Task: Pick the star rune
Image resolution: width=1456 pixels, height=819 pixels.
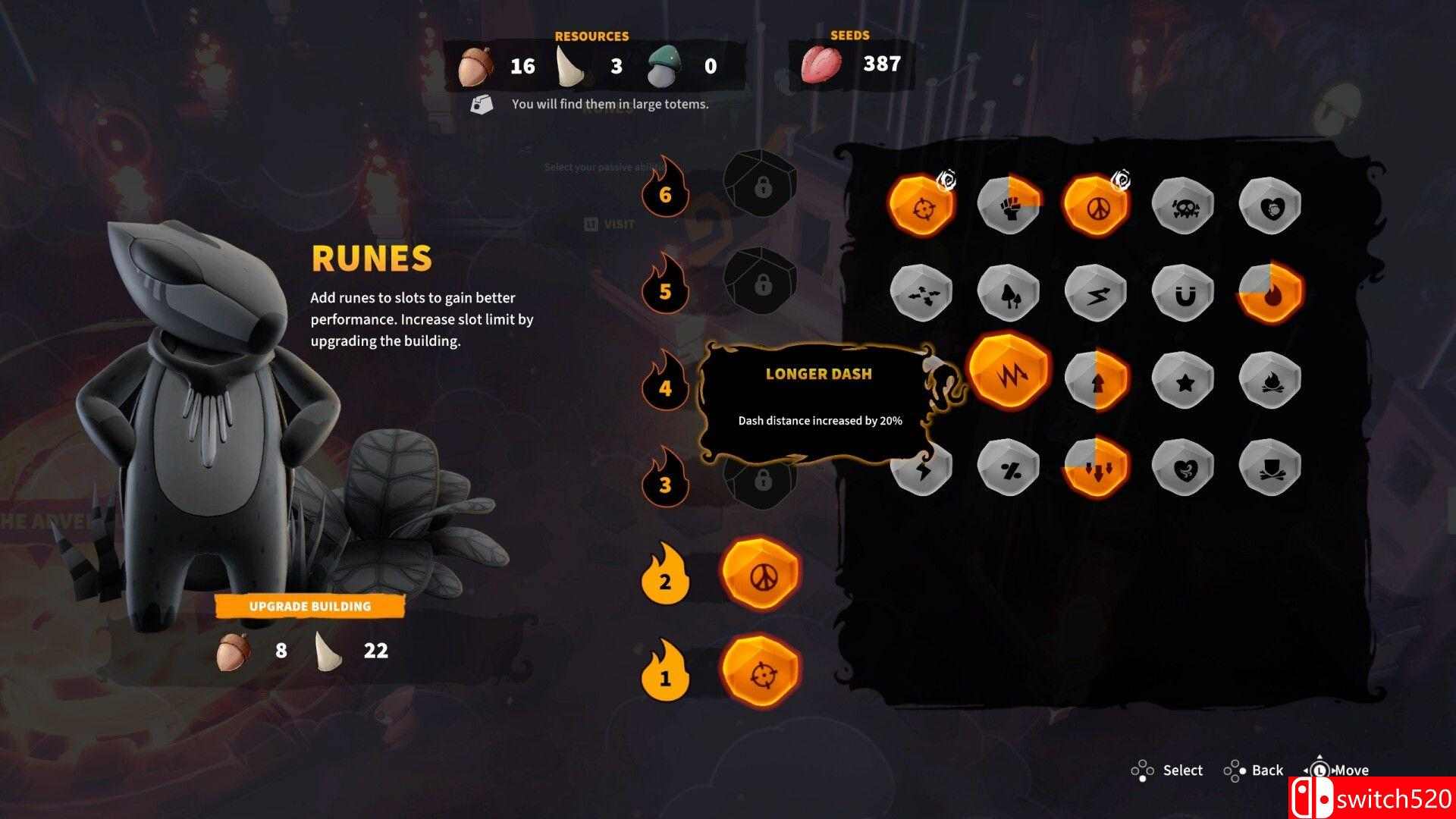Action: pos(1182,381)
